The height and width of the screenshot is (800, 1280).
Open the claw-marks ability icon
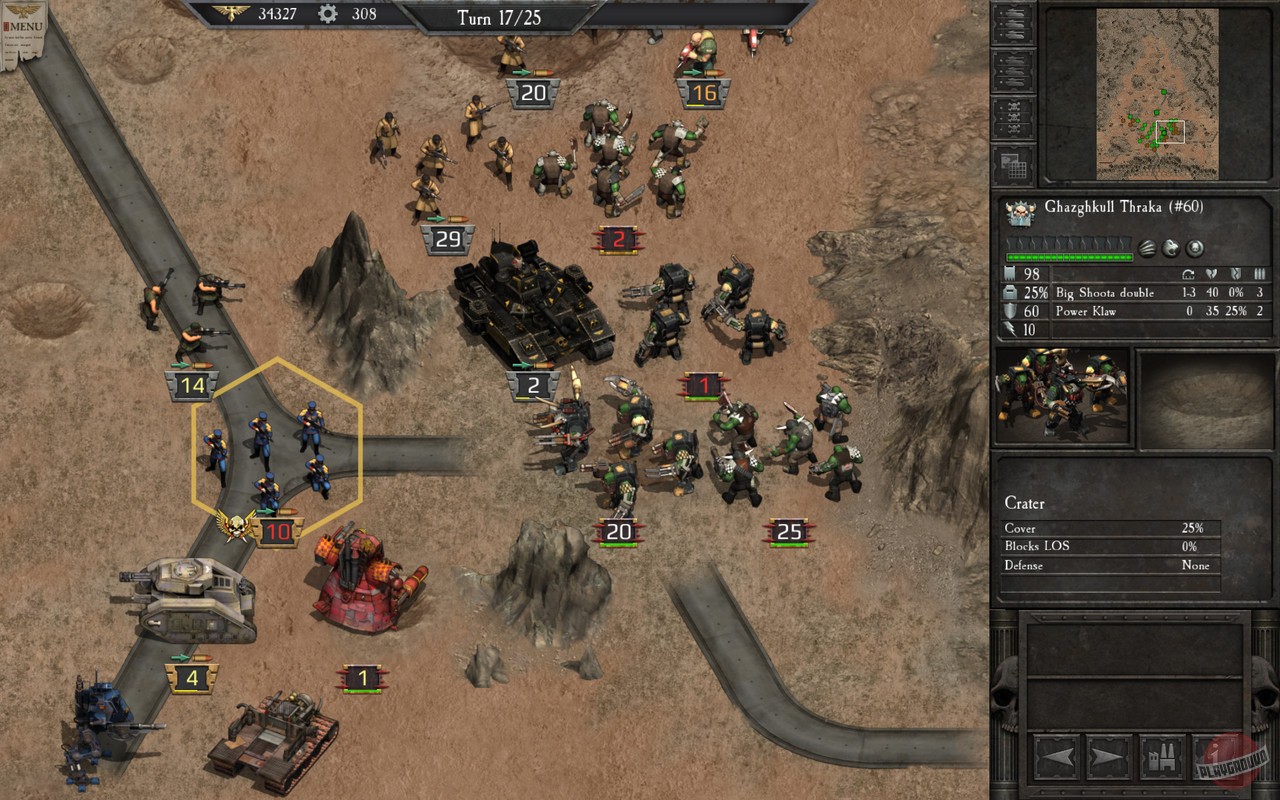coord(1146,249)
